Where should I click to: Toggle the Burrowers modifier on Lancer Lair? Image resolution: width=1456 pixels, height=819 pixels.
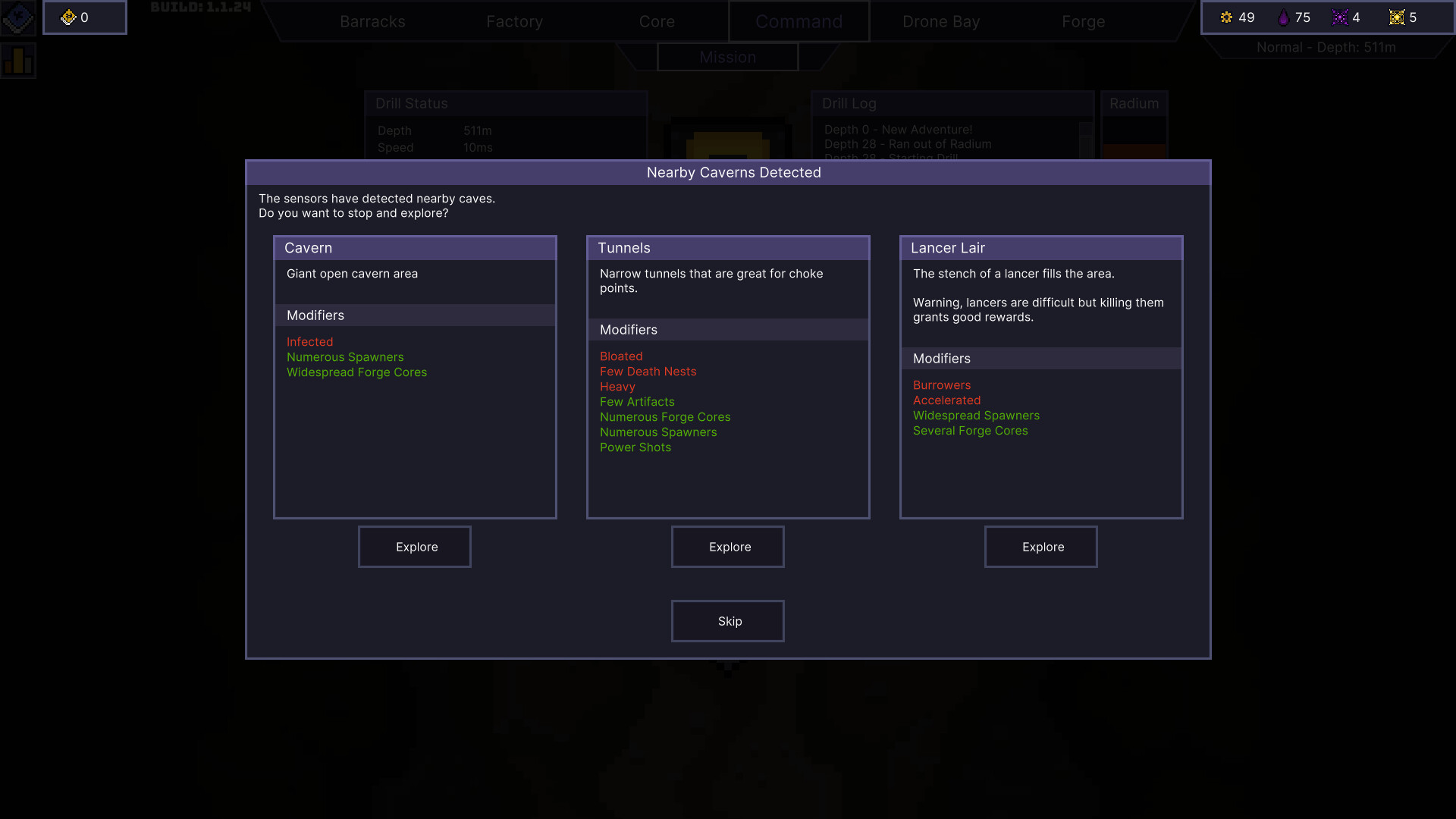[x=942, y=384]
